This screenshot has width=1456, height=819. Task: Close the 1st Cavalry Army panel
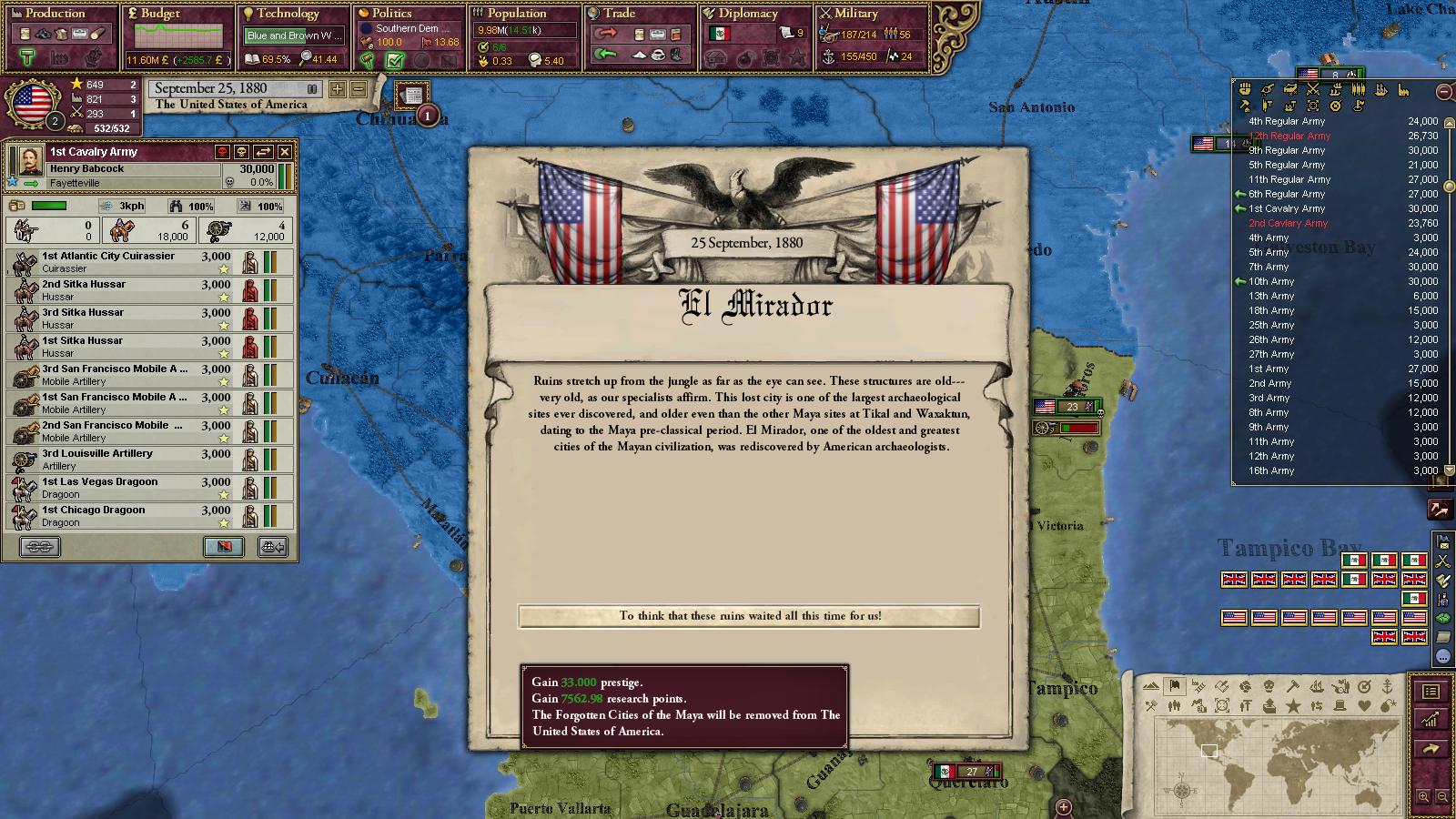[285, 152]
